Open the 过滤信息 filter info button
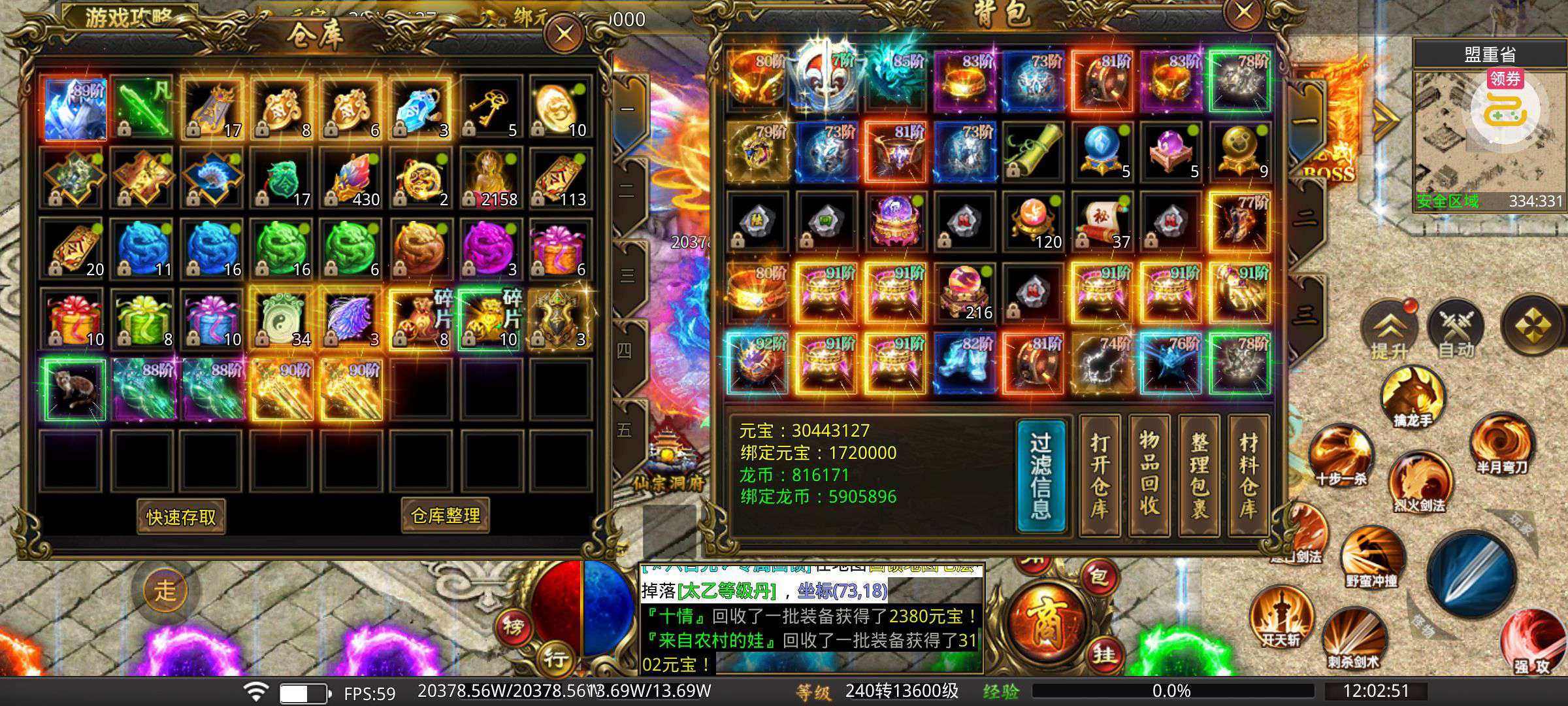Image resolution: width=1568 pixels, height=706 pixels. [1041, 475]
